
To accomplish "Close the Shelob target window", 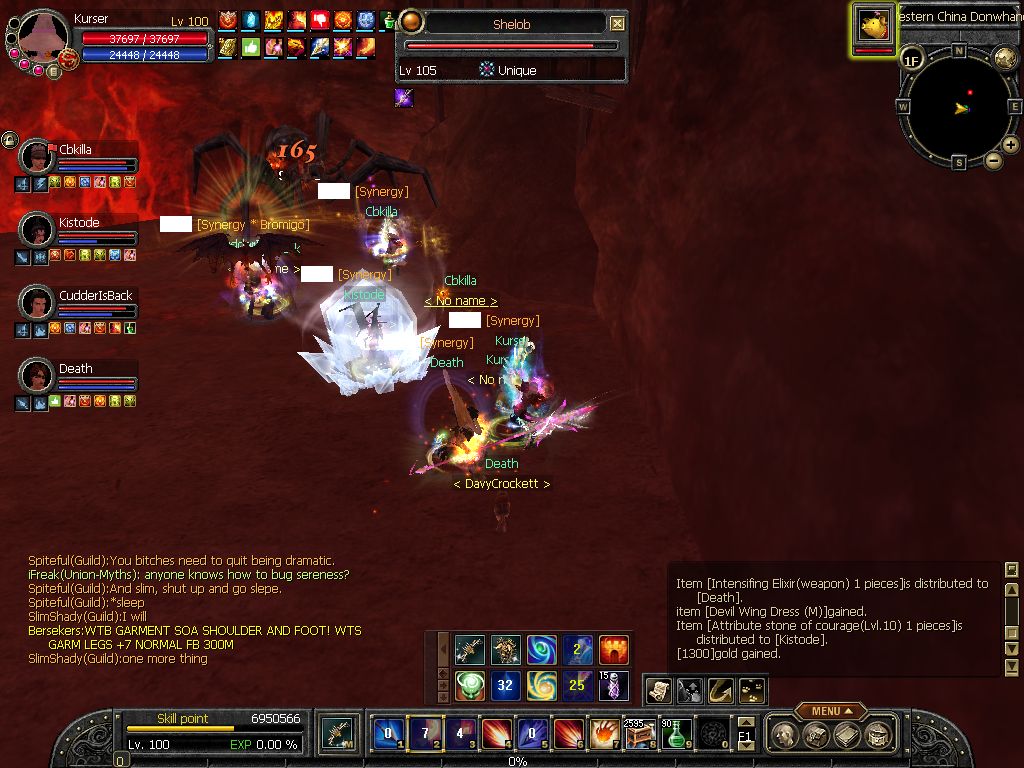I will pos(617,23).
